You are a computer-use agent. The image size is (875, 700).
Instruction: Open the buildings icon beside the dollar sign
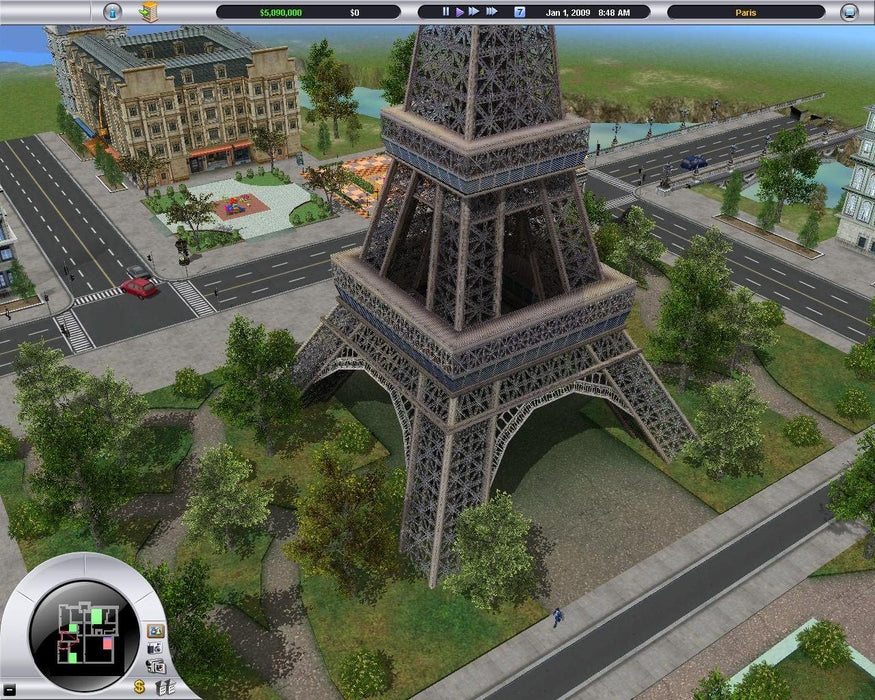(x=166, y=687)
